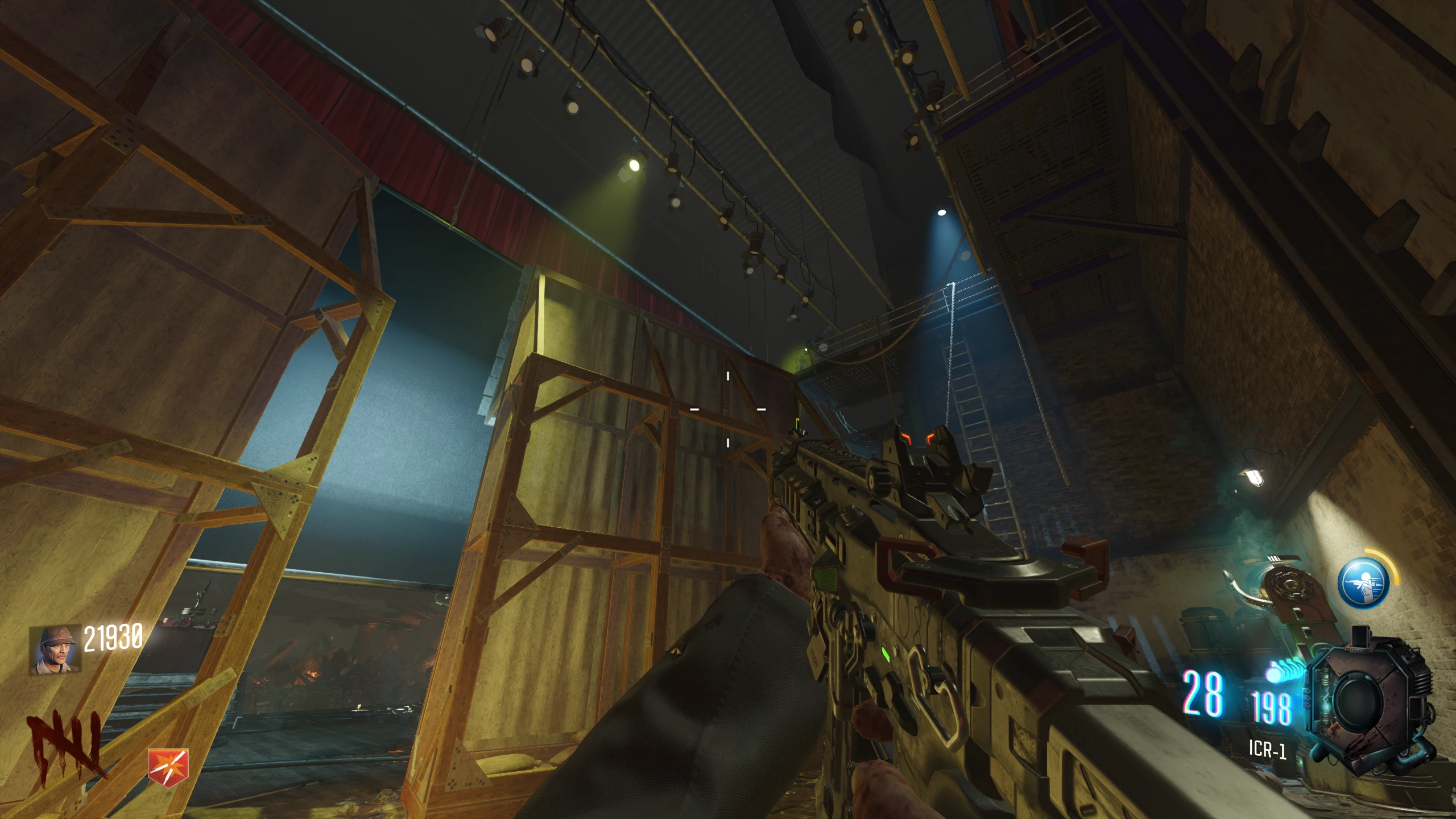Image resolution: width=1456 pixels, height=819 pixels.
Task: Select the ICR-1 weapon name label
Action: 1267,749
